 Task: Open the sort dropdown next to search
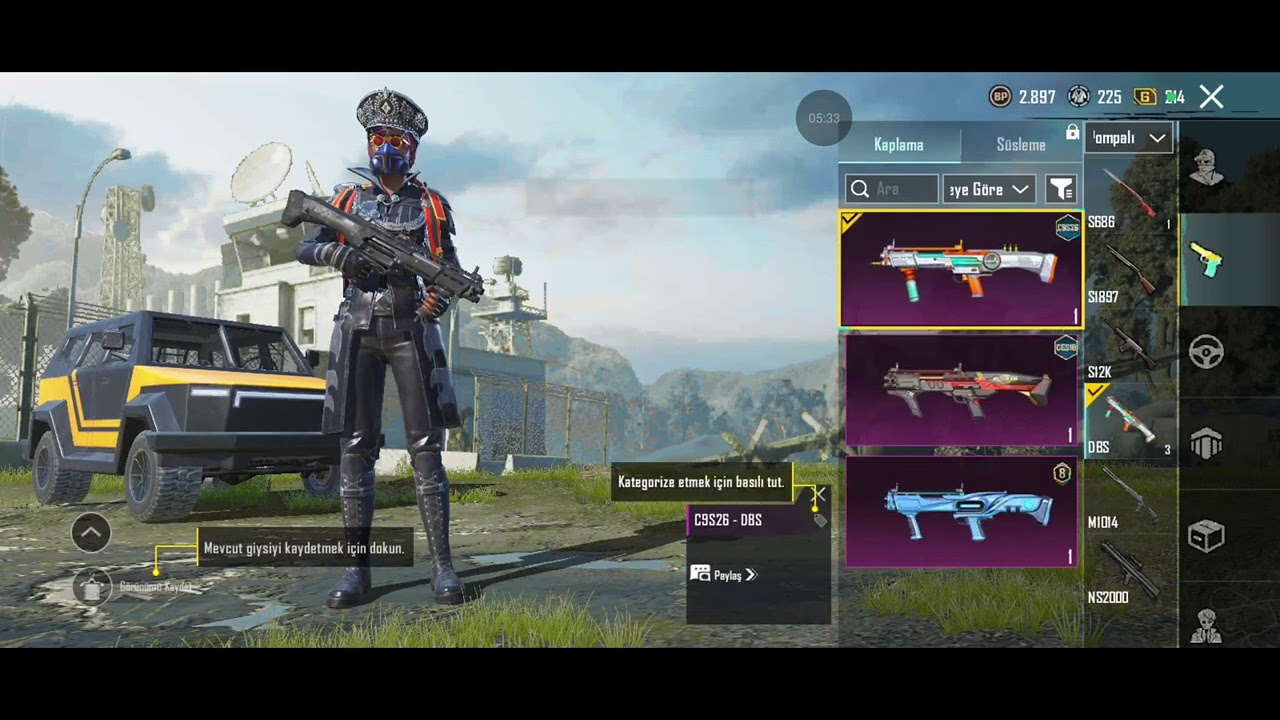(x=989, y=189)
